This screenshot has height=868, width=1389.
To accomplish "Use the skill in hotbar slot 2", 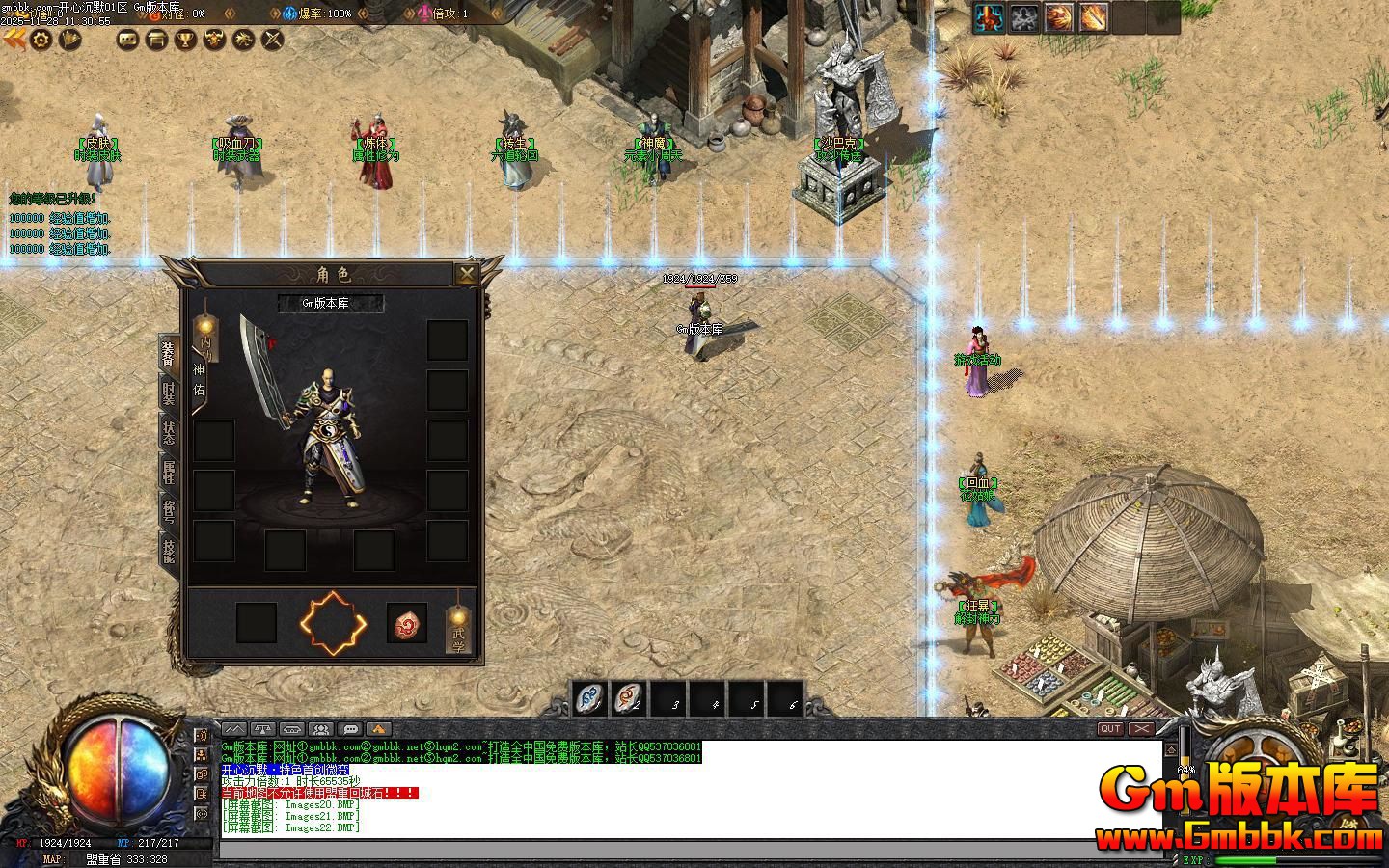I will pos(630,697).
